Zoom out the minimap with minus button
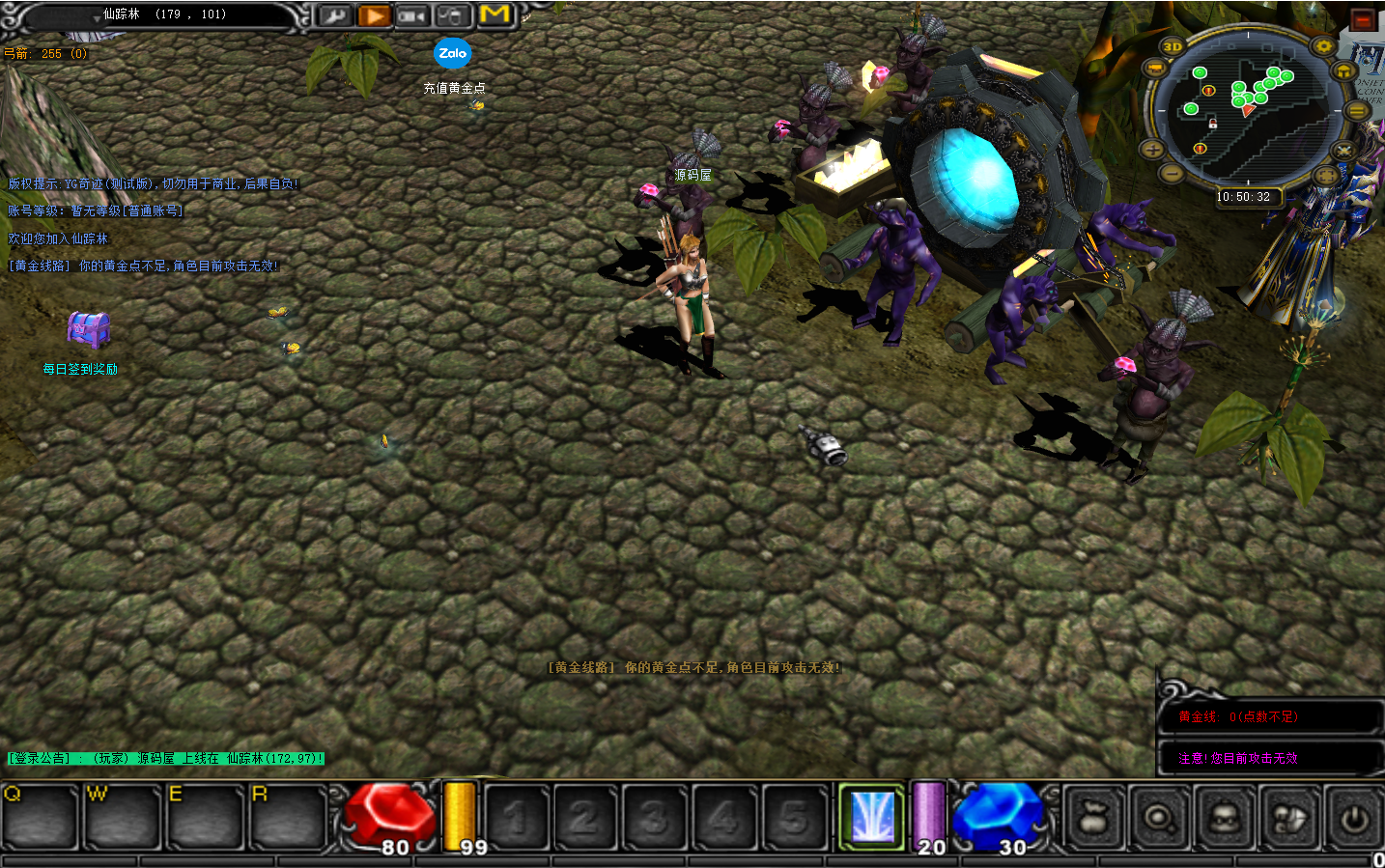 (1172, 174)
